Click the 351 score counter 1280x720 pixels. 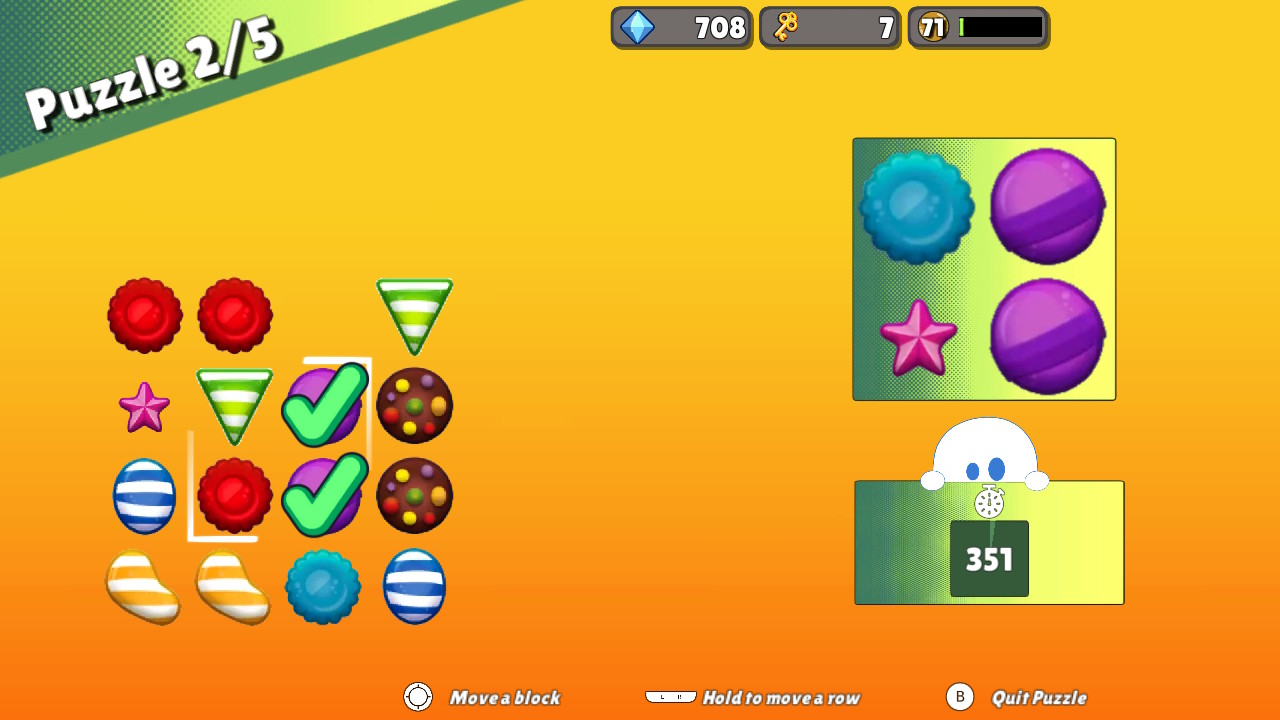point(988,560)
